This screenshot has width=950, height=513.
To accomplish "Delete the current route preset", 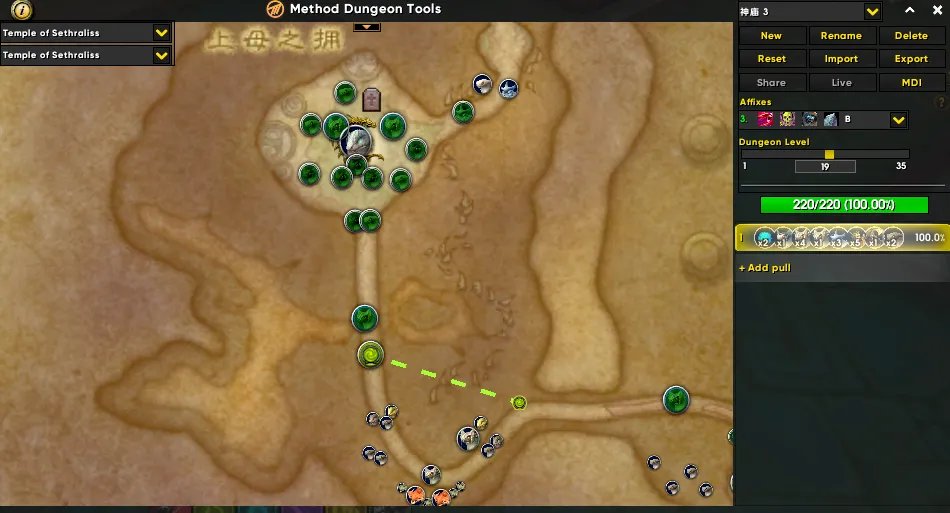I will click(911, 35).
